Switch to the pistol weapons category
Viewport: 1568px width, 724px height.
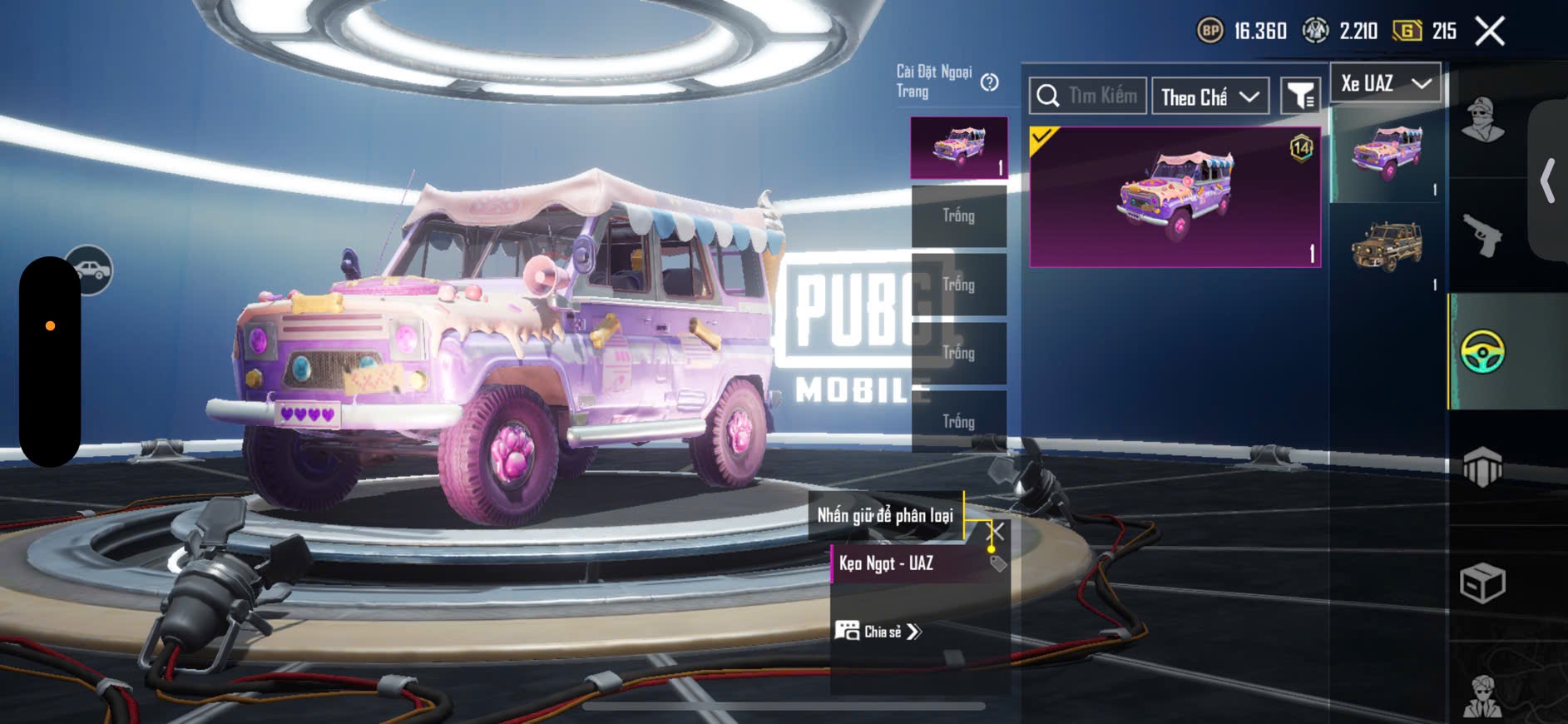tap(1482, 236)
